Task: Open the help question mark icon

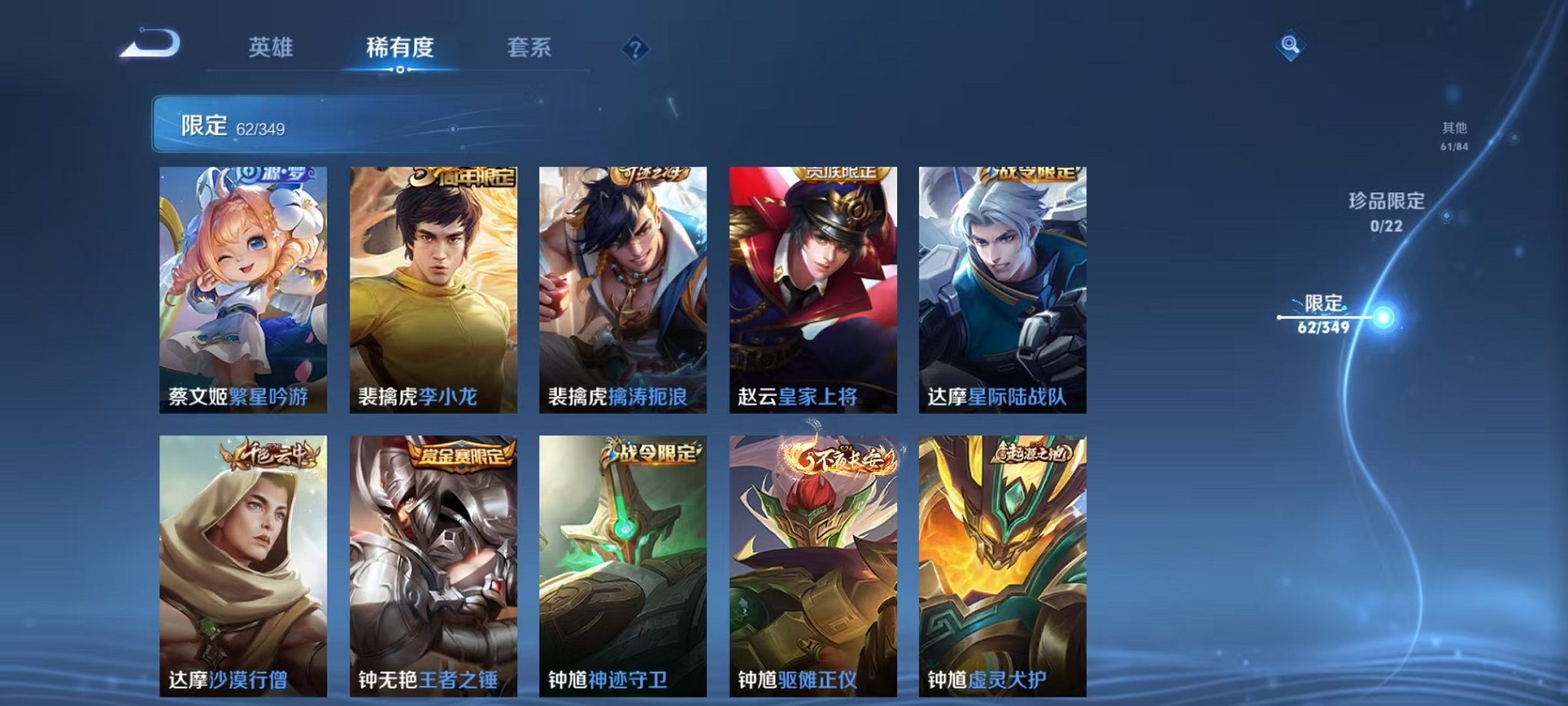Action: (x=632, y=49)
